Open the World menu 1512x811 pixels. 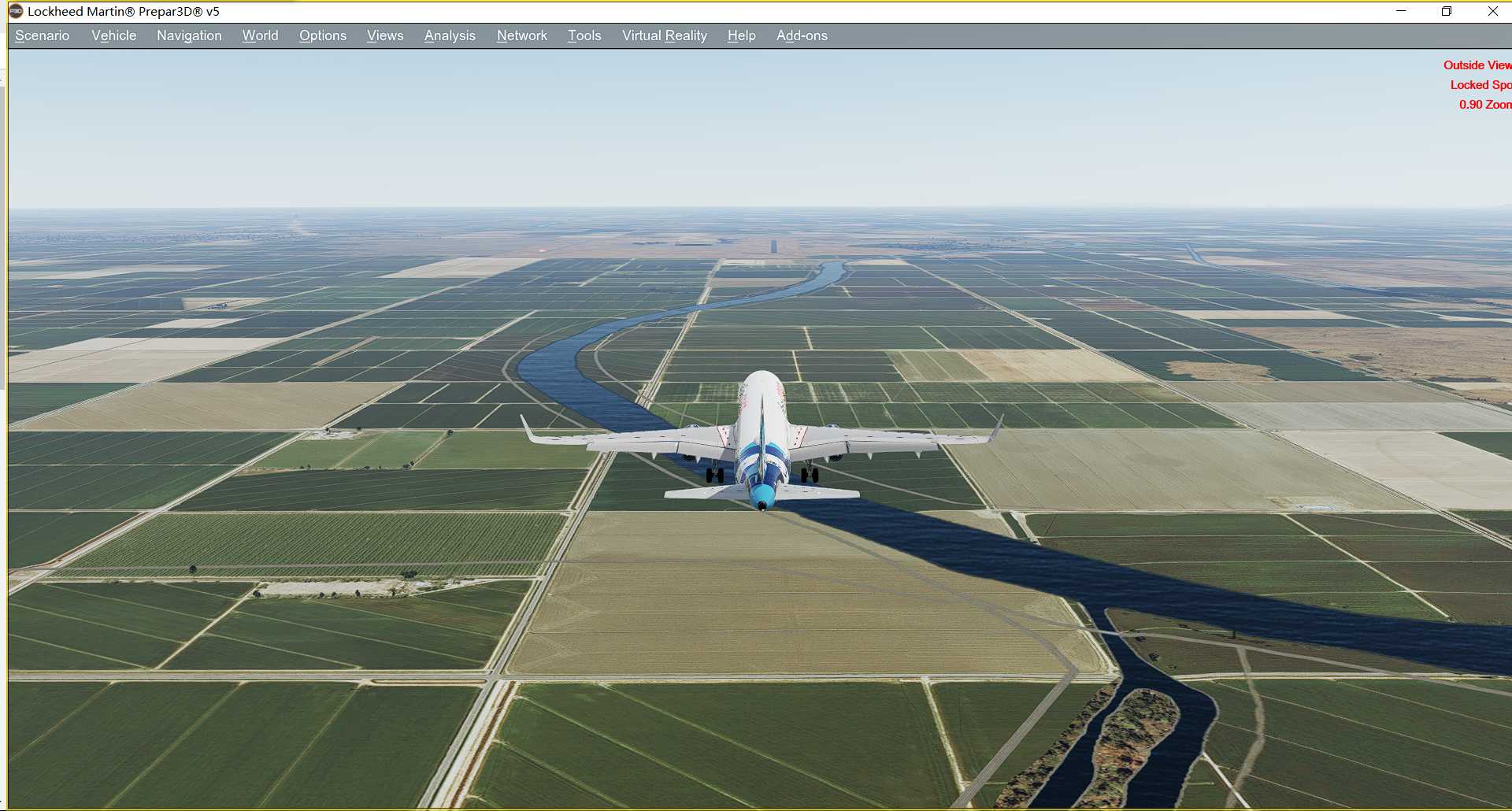click(260, 35)
